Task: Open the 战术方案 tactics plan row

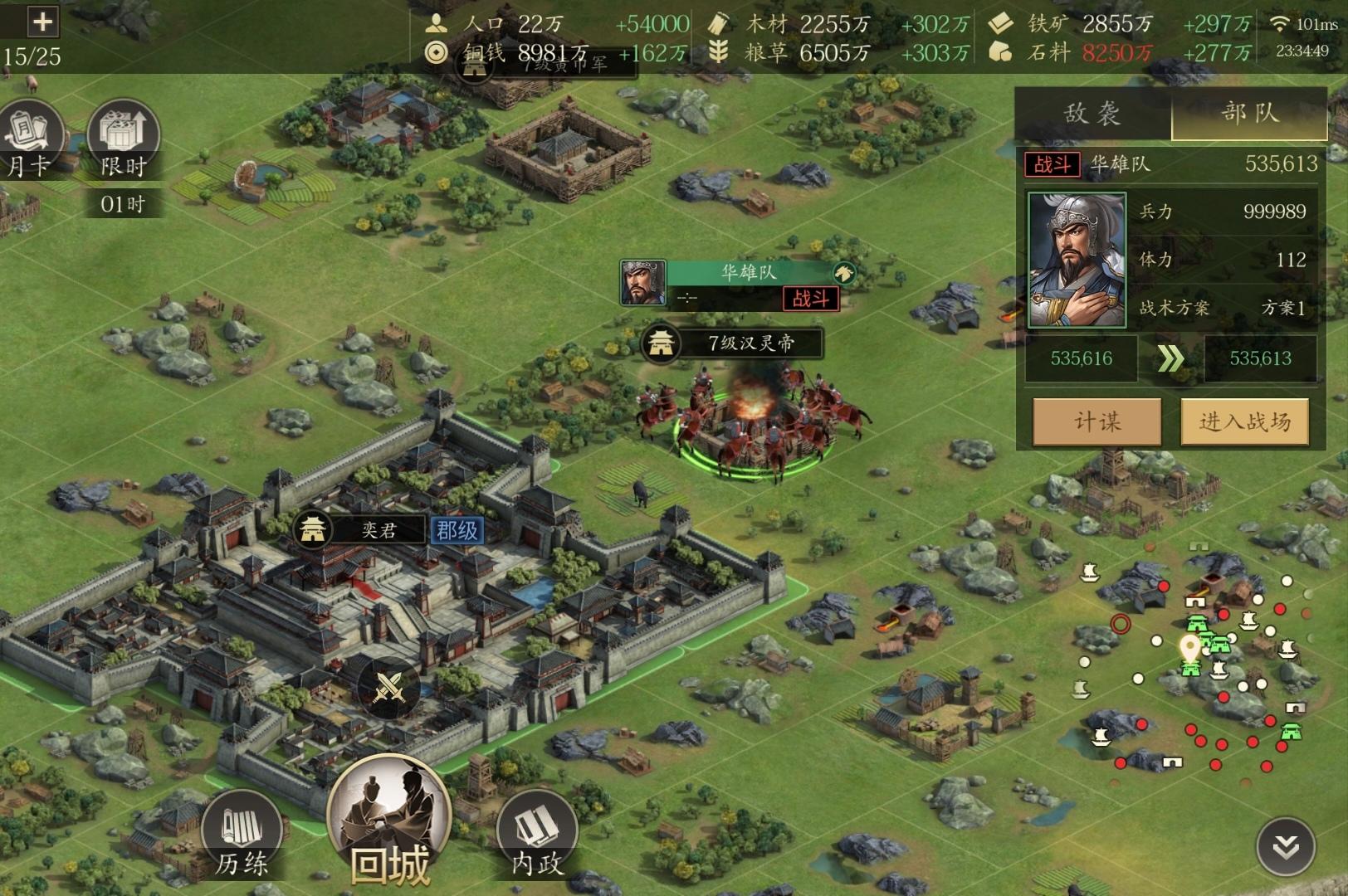Action: pyautogui.click(x=1222, y=308)
